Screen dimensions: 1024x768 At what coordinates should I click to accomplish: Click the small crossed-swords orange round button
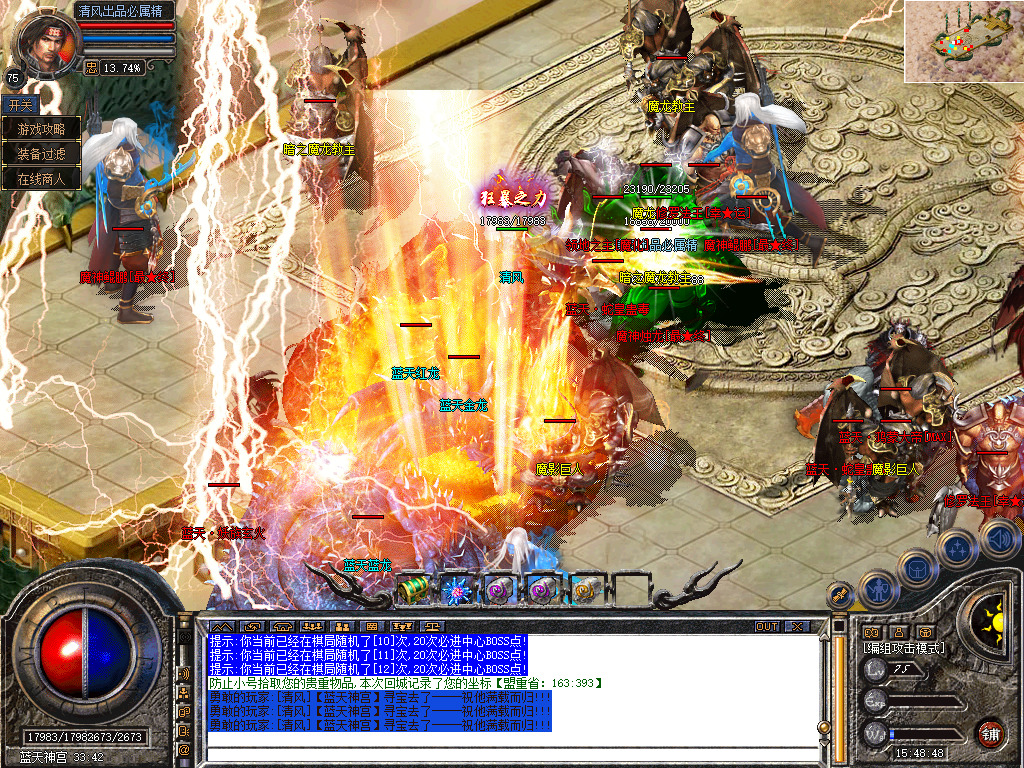(x=841, y=594)
